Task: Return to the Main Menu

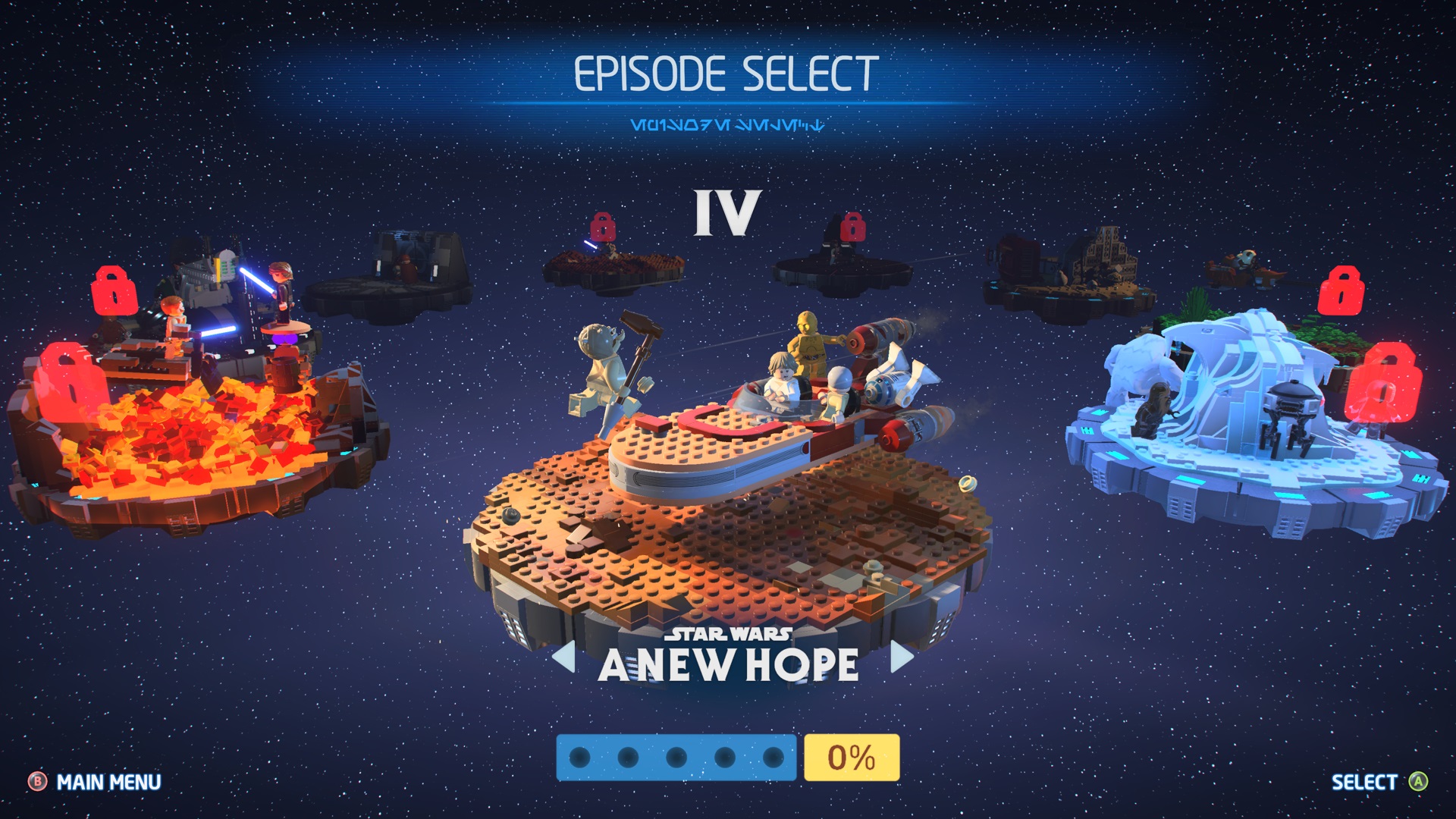Action: pyautogui.click(x=108, y=782)
